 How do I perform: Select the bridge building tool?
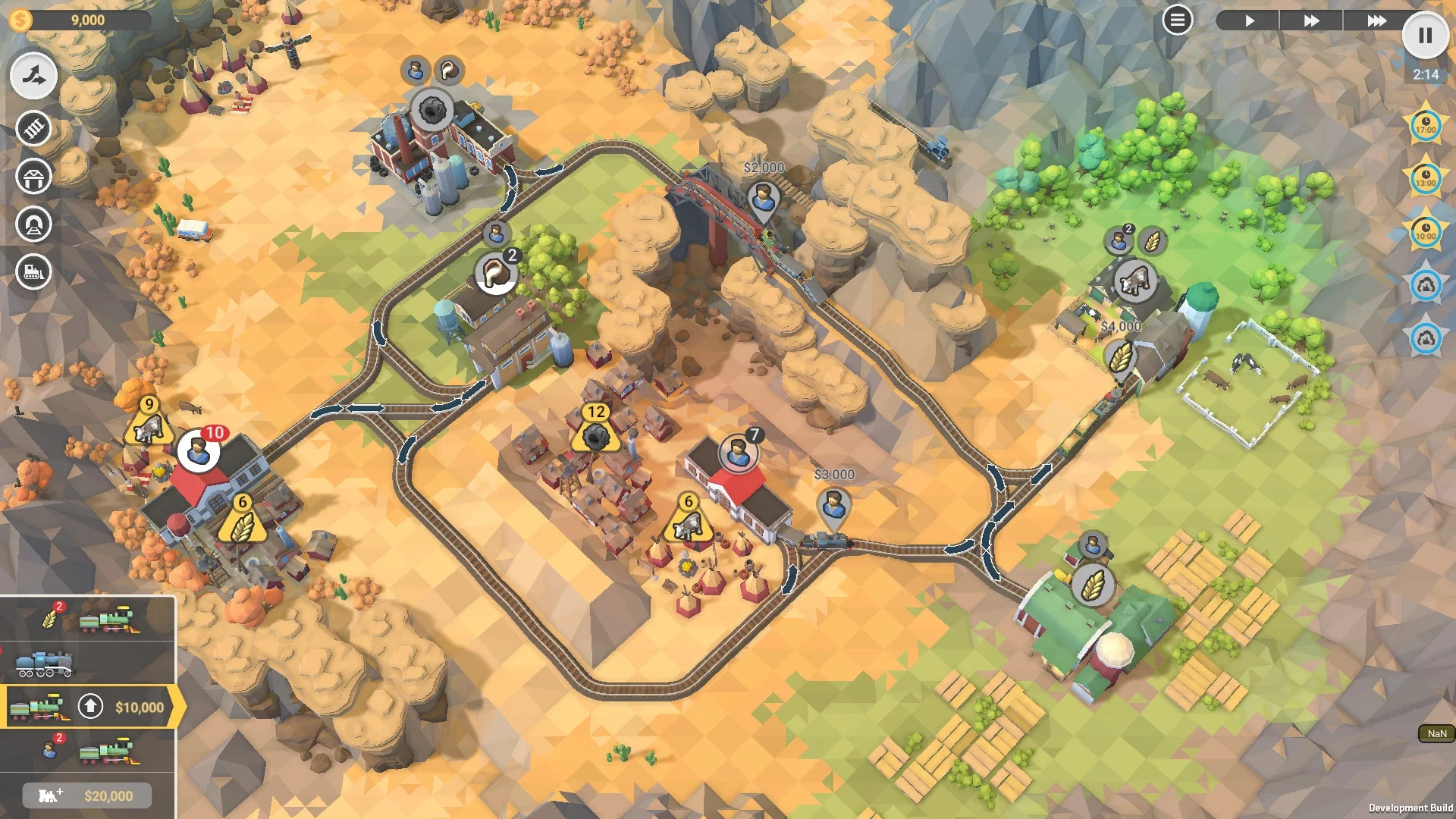click(x=33, y=177)
